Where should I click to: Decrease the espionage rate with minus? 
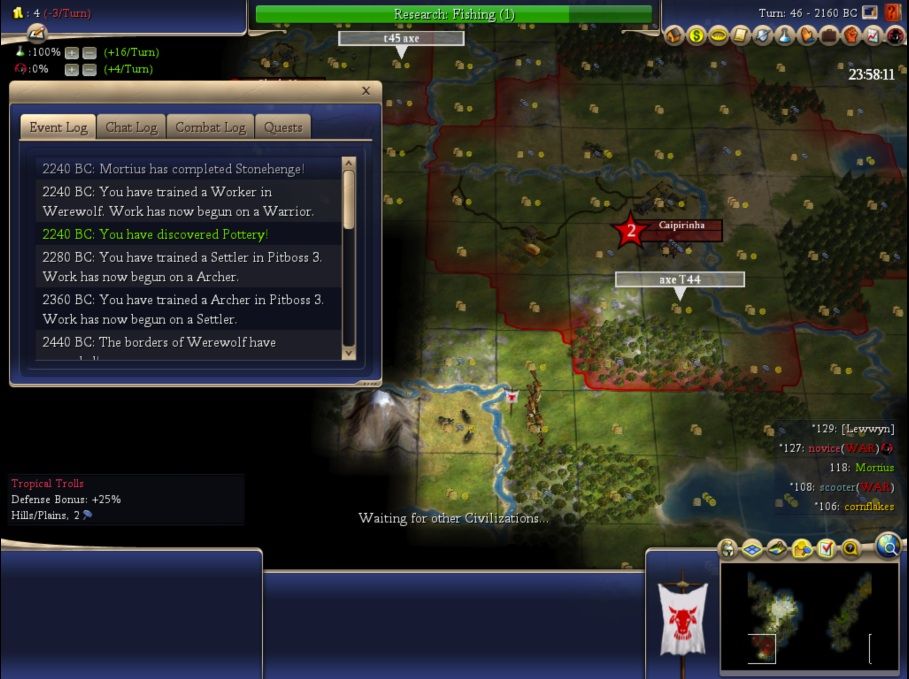tap(89, 69)
